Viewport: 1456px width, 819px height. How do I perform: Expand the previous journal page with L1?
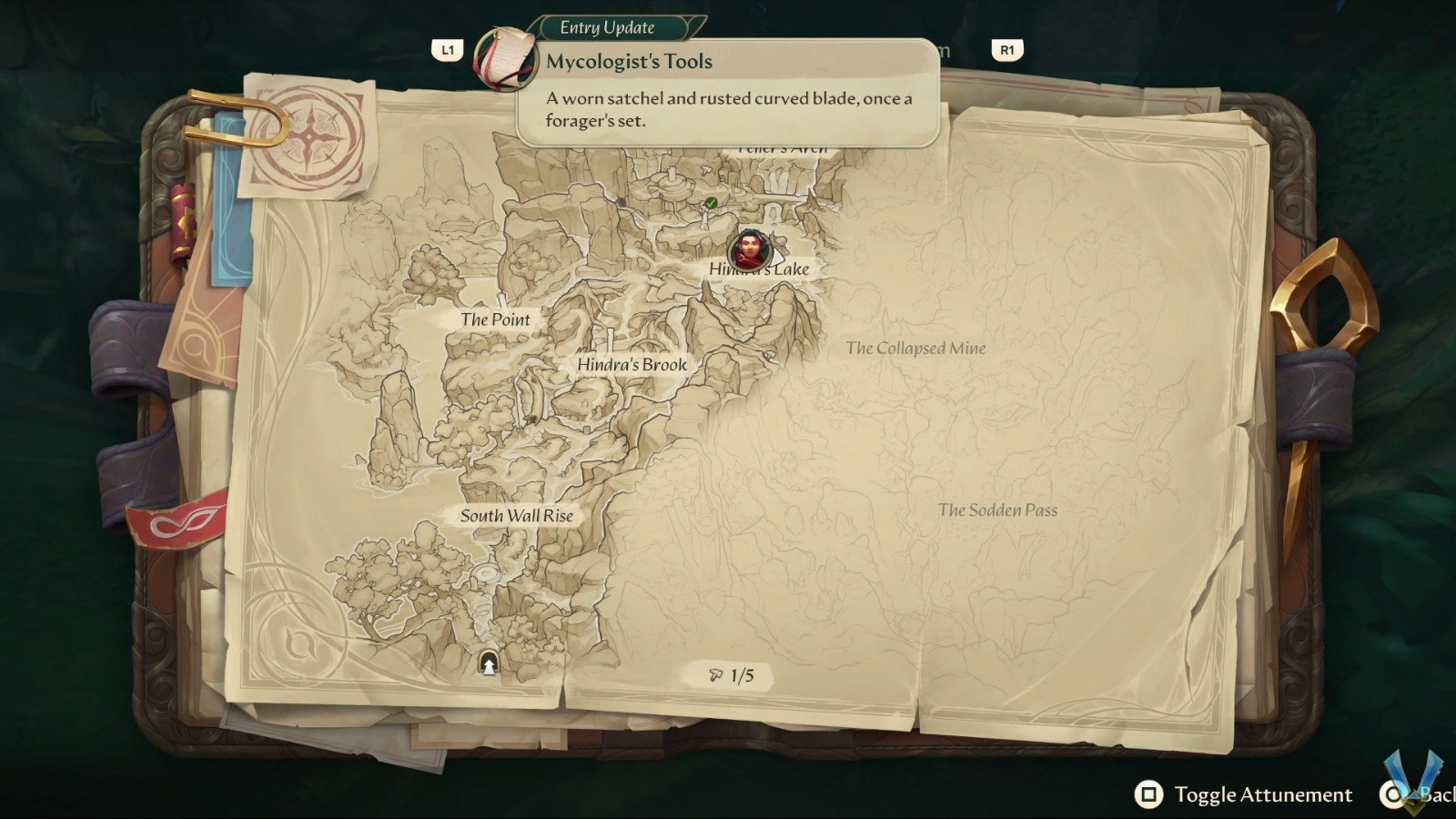point(448,50)
